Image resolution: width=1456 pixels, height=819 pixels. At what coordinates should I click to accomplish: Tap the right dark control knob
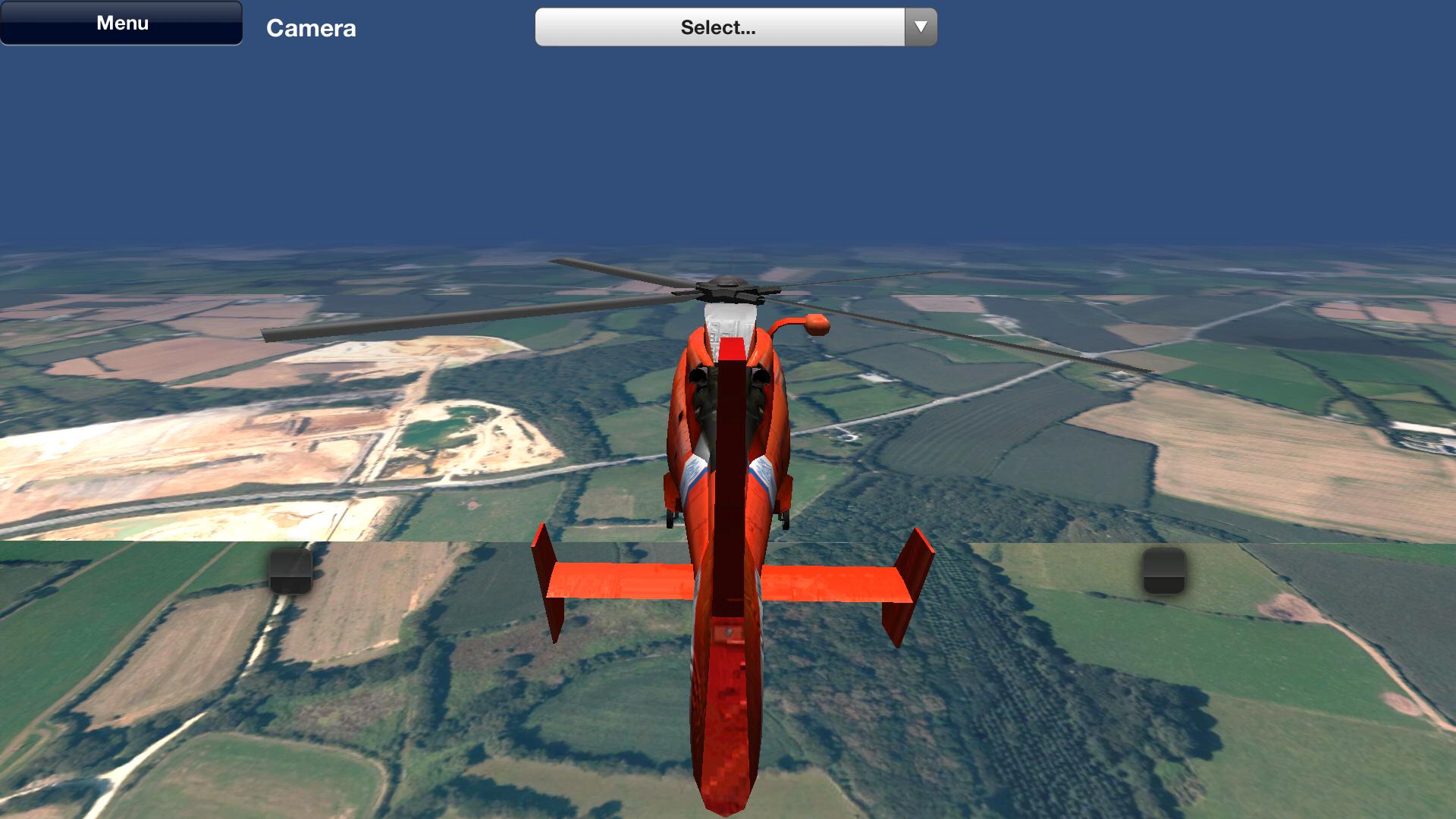point(1164,570)
